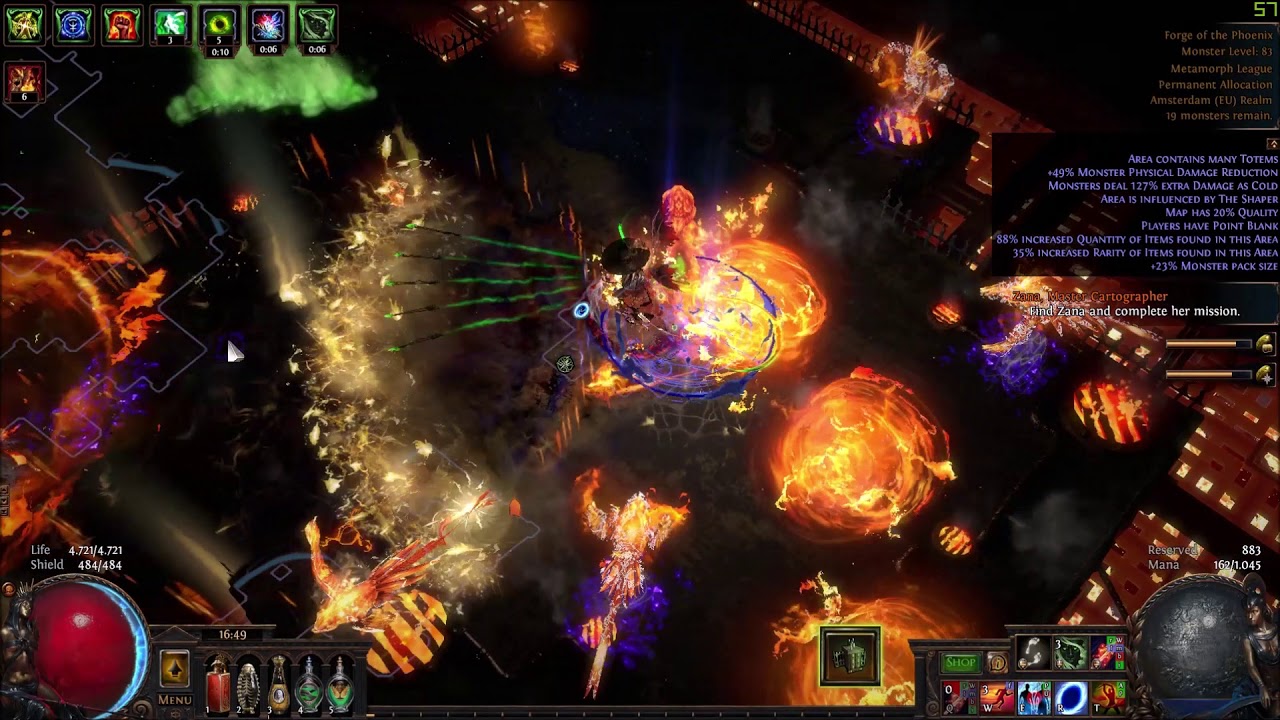Click the gold level-up arrow button
Viewport: 1280px width, 720px height.
click(174, 667)
